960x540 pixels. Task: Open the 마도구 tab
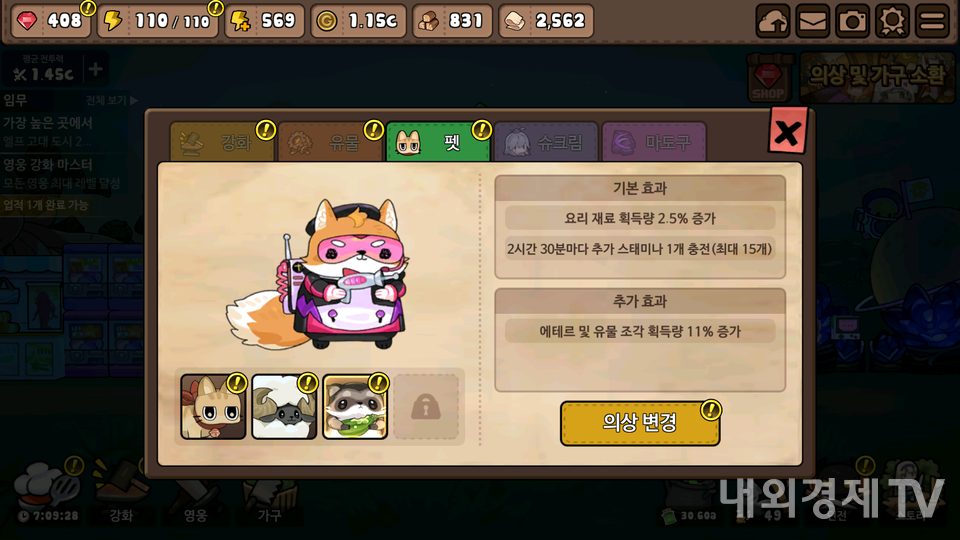point(654,143)
